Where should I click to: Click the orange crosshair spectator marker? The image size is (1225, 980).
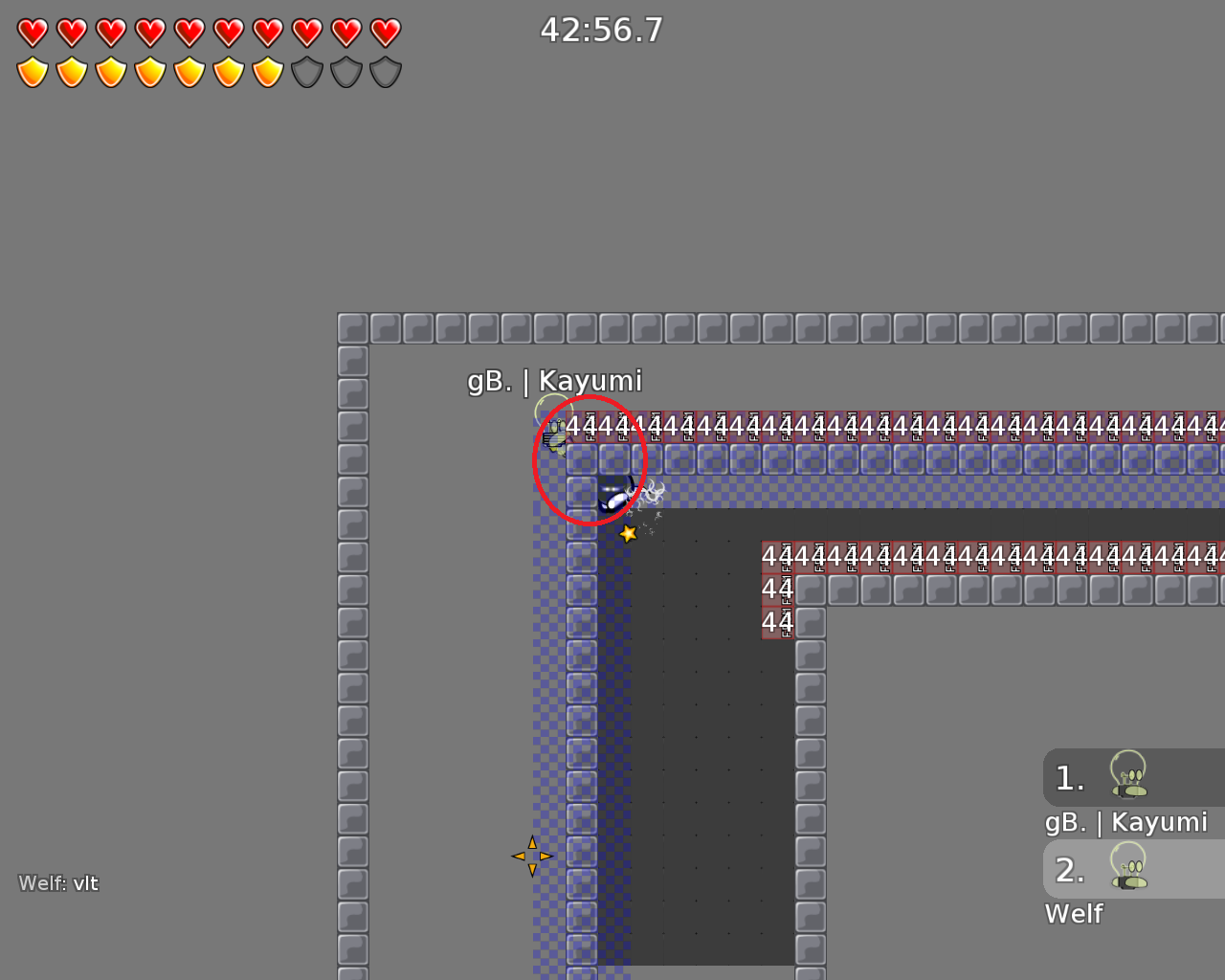(x=533, y=855)
